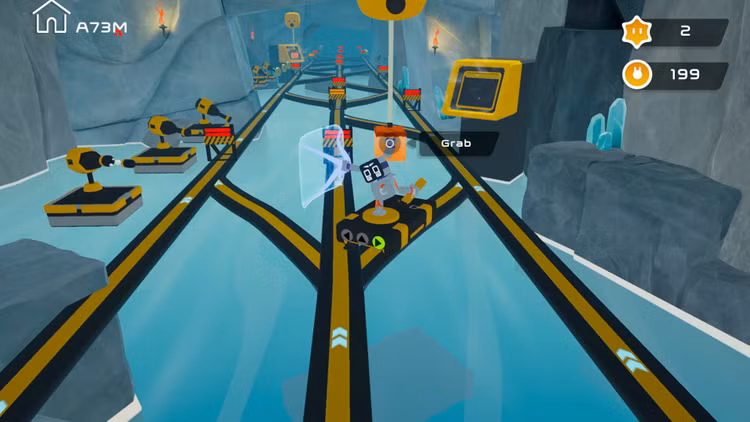
Task: Select the Grab interaction prompt
Action: tap(457, 144)
